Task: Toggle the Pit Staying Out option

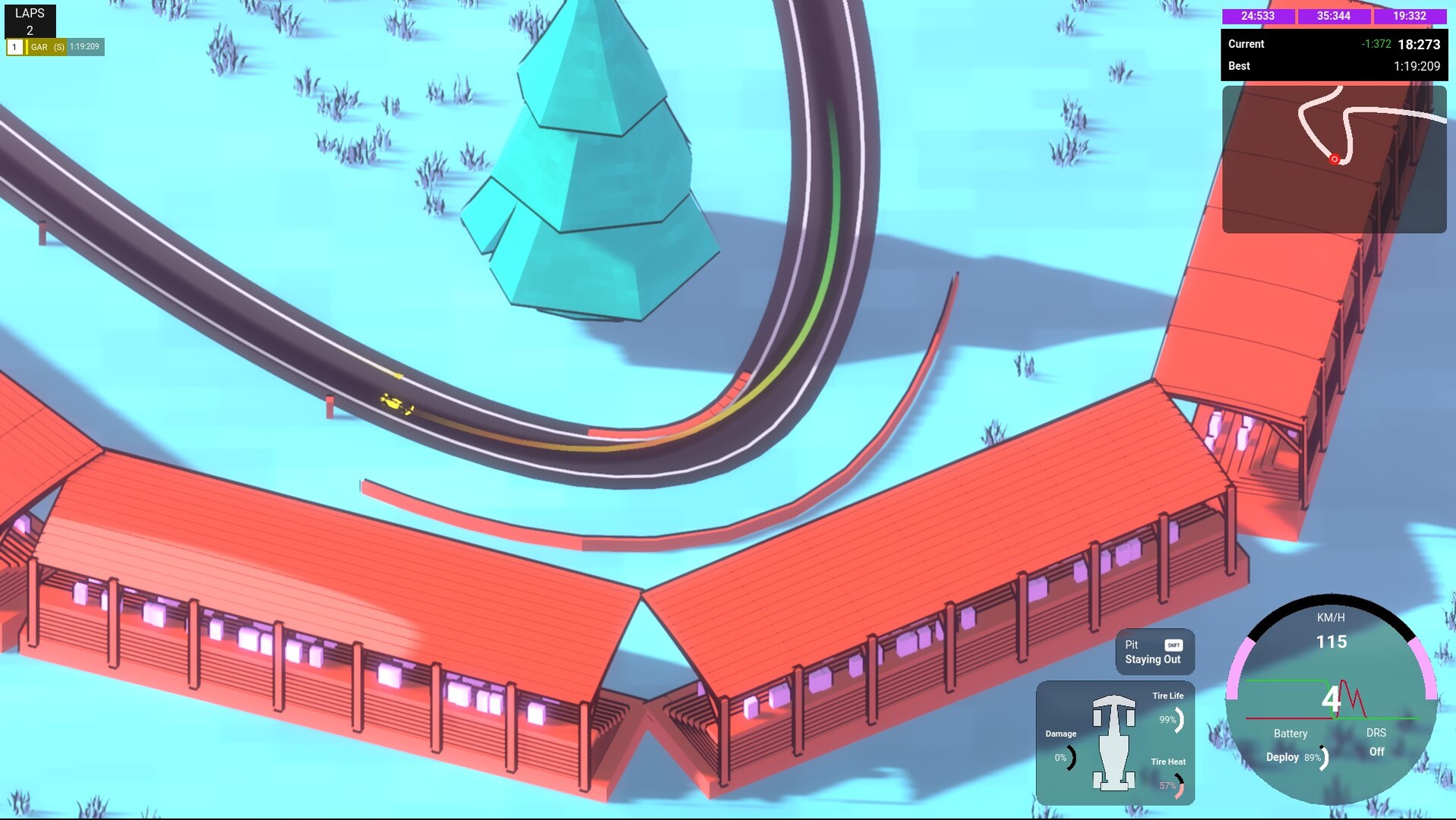Action: coord(1154,652)
